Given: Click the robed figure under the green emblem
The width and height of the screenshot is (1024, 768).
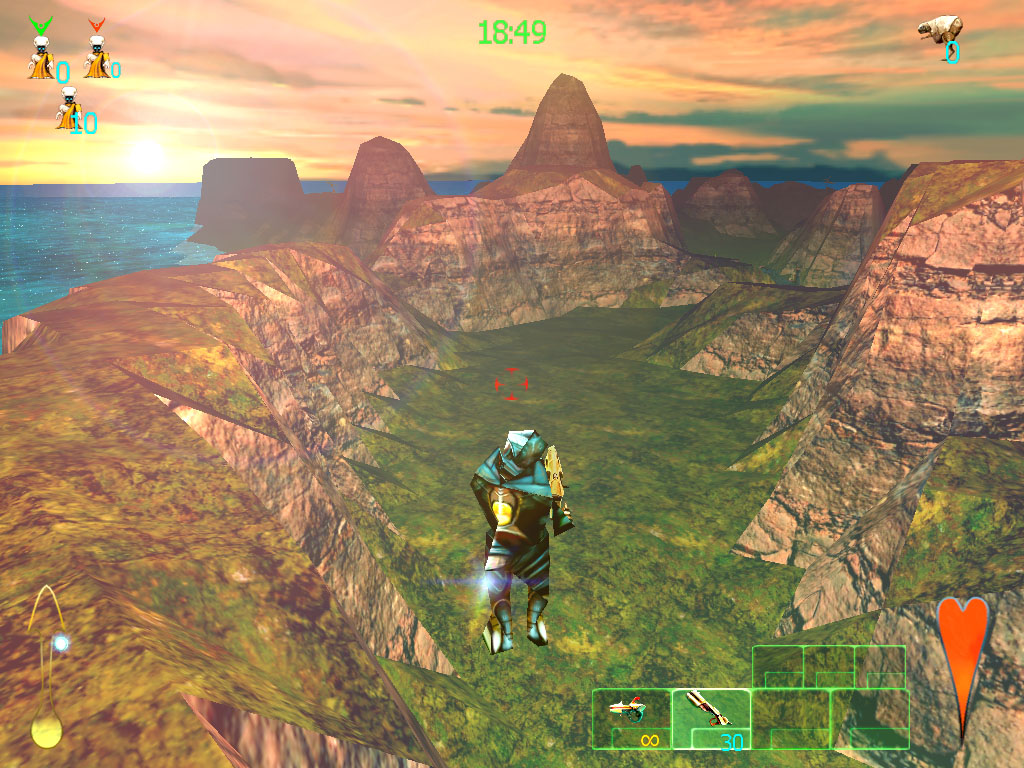Looking at the screenshot, I should pos(41,58).
